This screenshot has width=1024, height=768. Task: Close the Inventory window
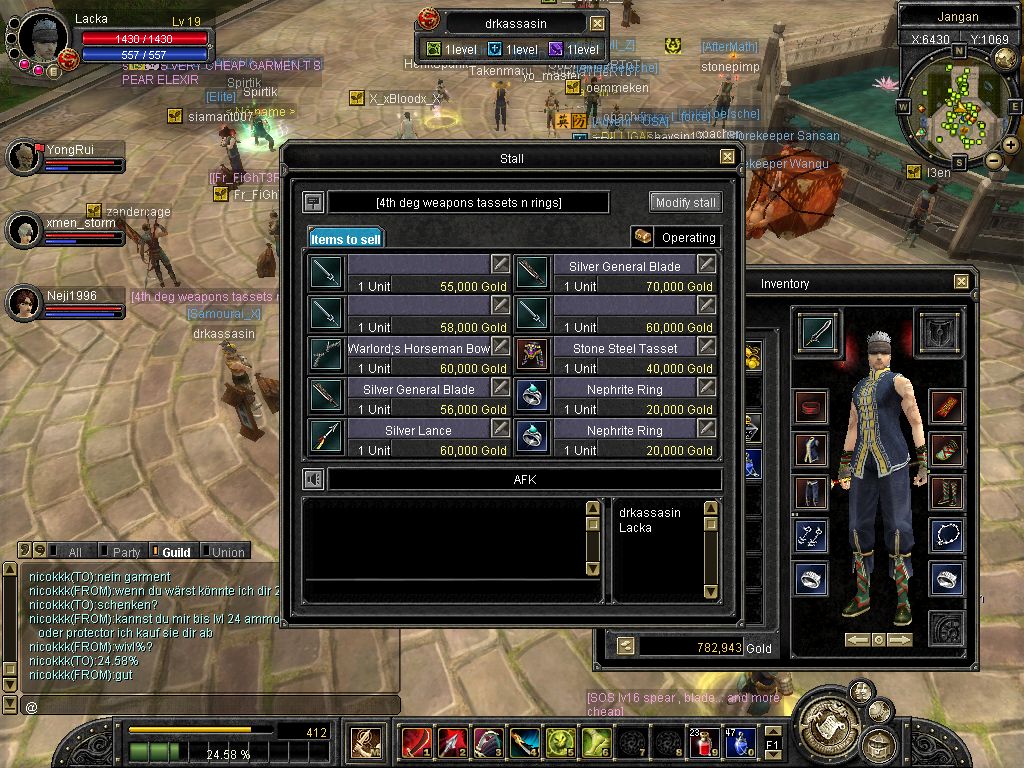click(x=961, y=282)
